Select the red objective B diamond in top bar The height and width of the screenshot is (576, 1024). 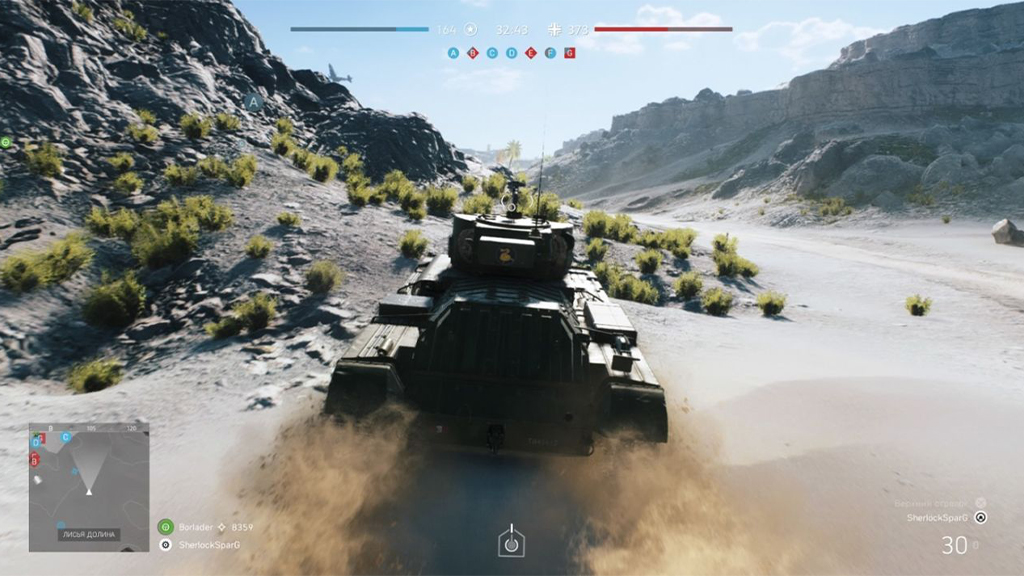tap(473, 53)
